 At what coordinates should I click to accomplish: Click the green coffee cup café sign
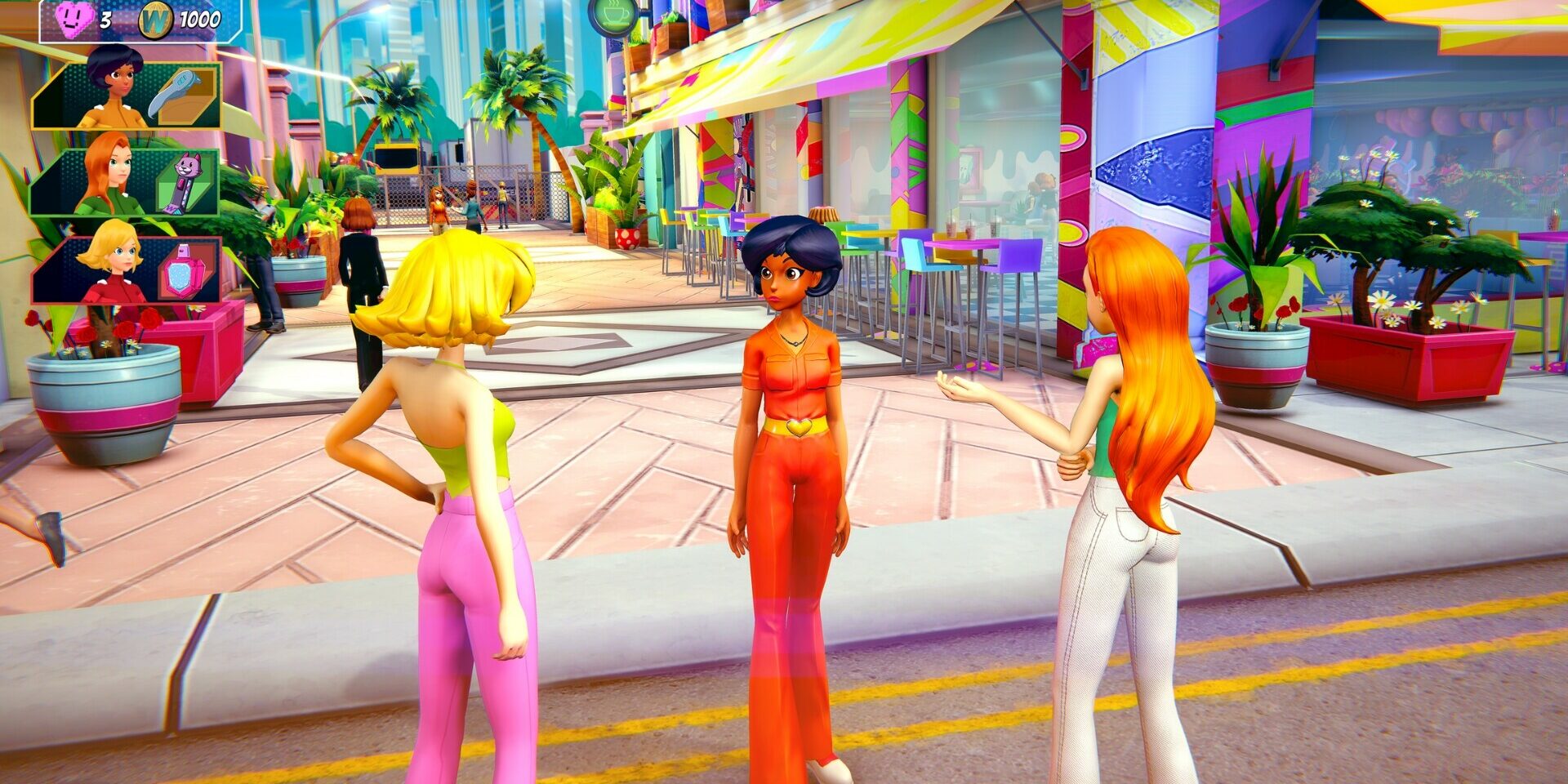click(x=613, y=16)
